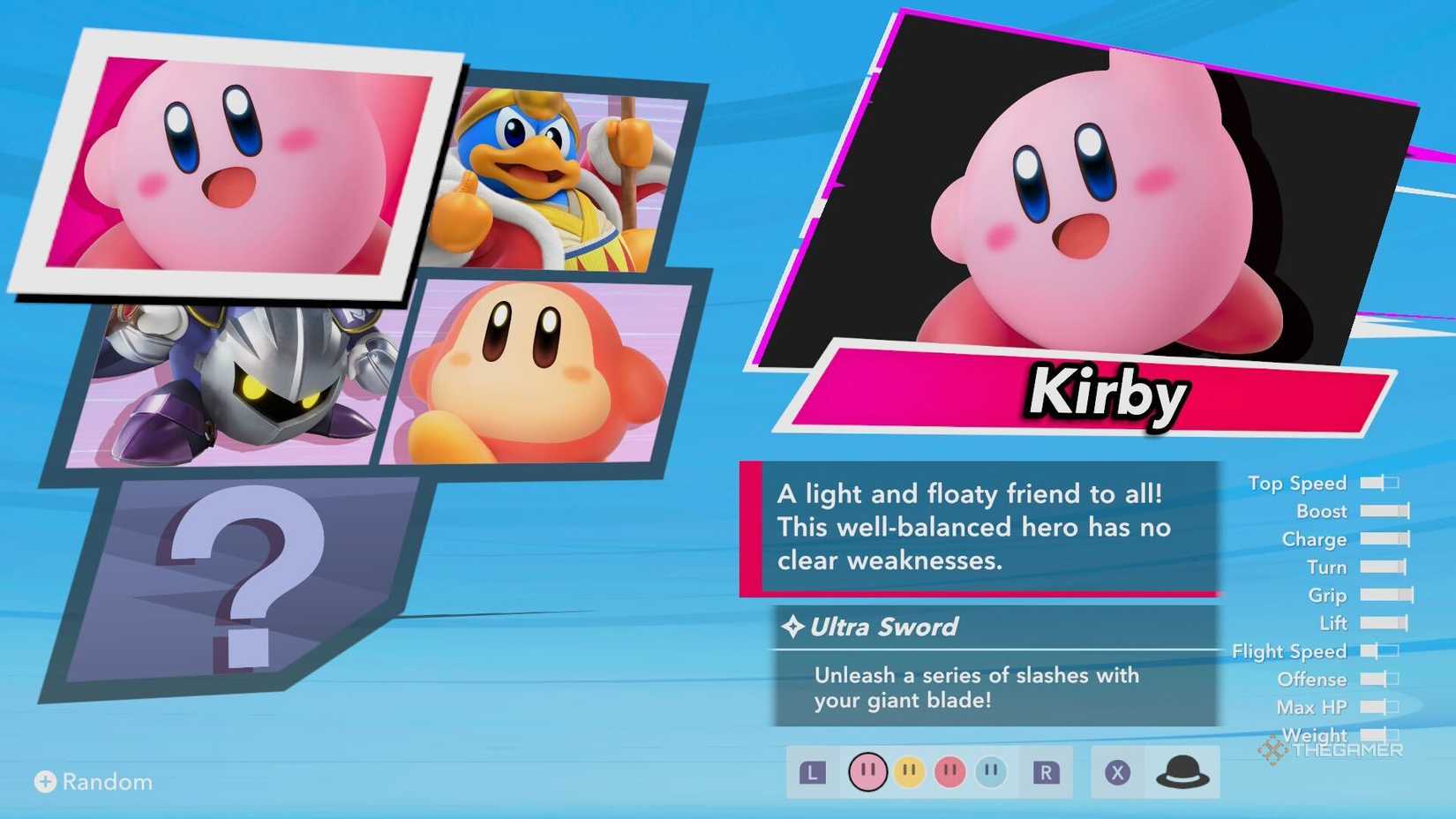This screenshot has height=819, width=1456.
Task: Select the blue Kirby color variant
Action: tap(990, 770)
